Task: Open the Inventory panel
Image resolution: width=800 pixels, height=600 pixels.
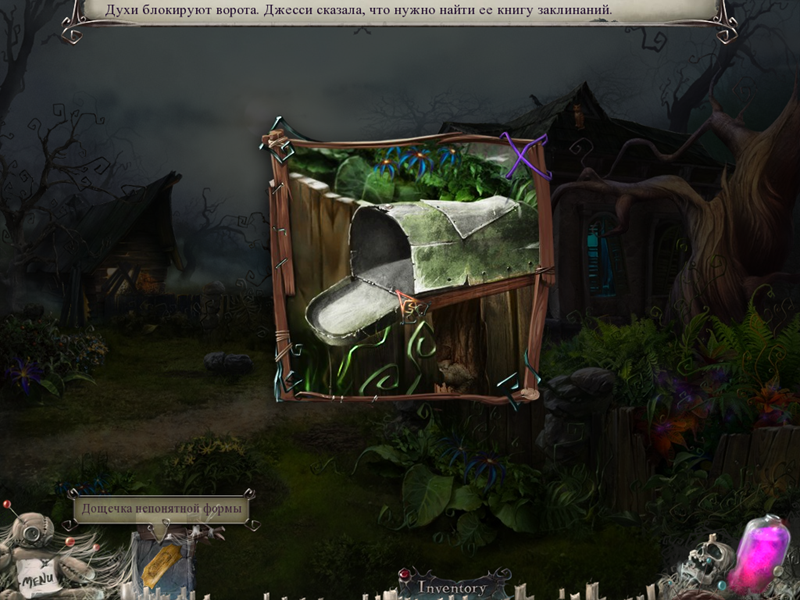Action: [454, 587]
